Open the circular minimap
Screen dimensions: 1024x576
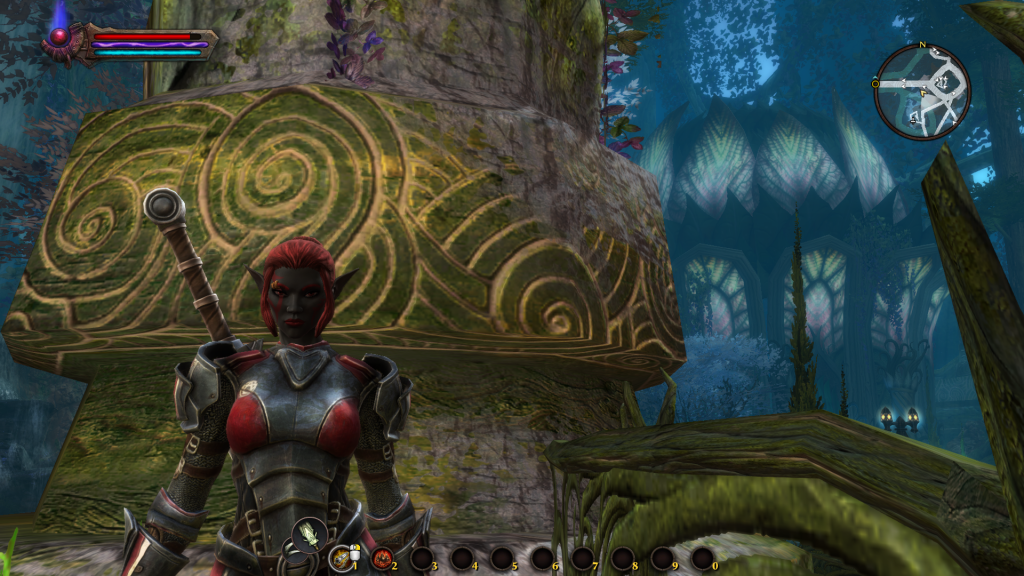(922, 92)
